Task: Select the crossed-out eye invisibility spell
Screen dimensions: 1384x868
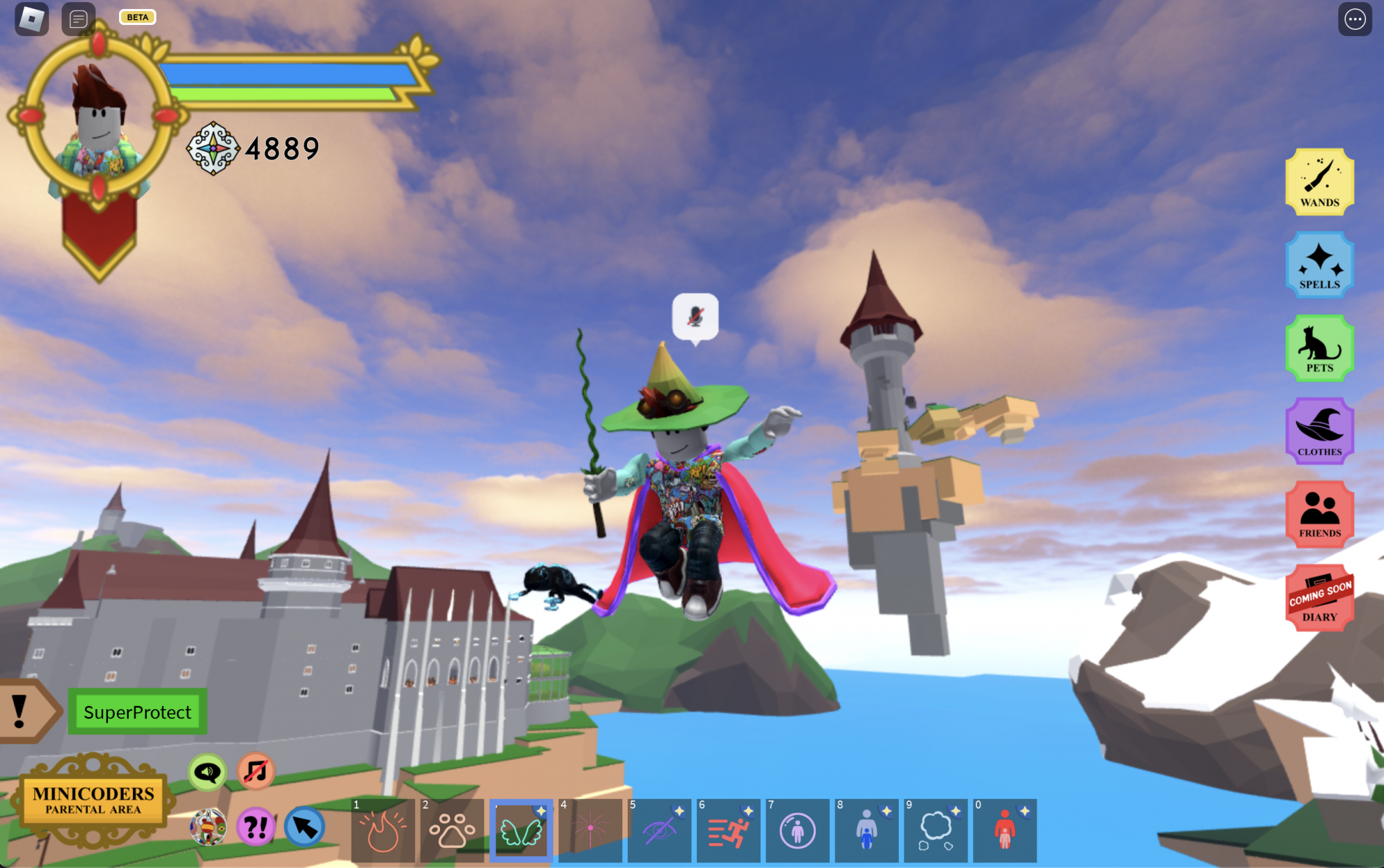Action: point(659,831)
